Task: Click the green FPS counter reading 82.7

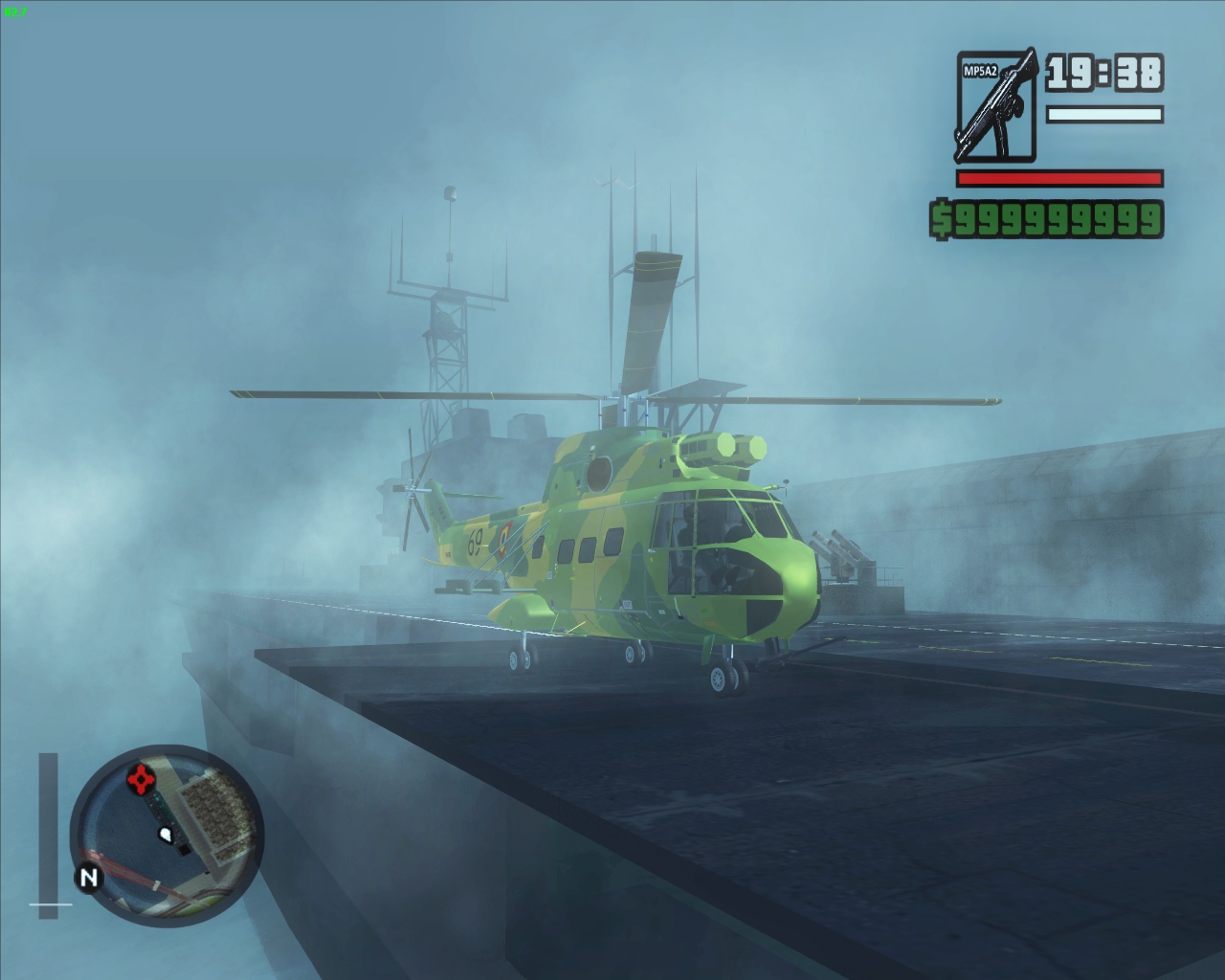Action: click(x=15, y=12)
